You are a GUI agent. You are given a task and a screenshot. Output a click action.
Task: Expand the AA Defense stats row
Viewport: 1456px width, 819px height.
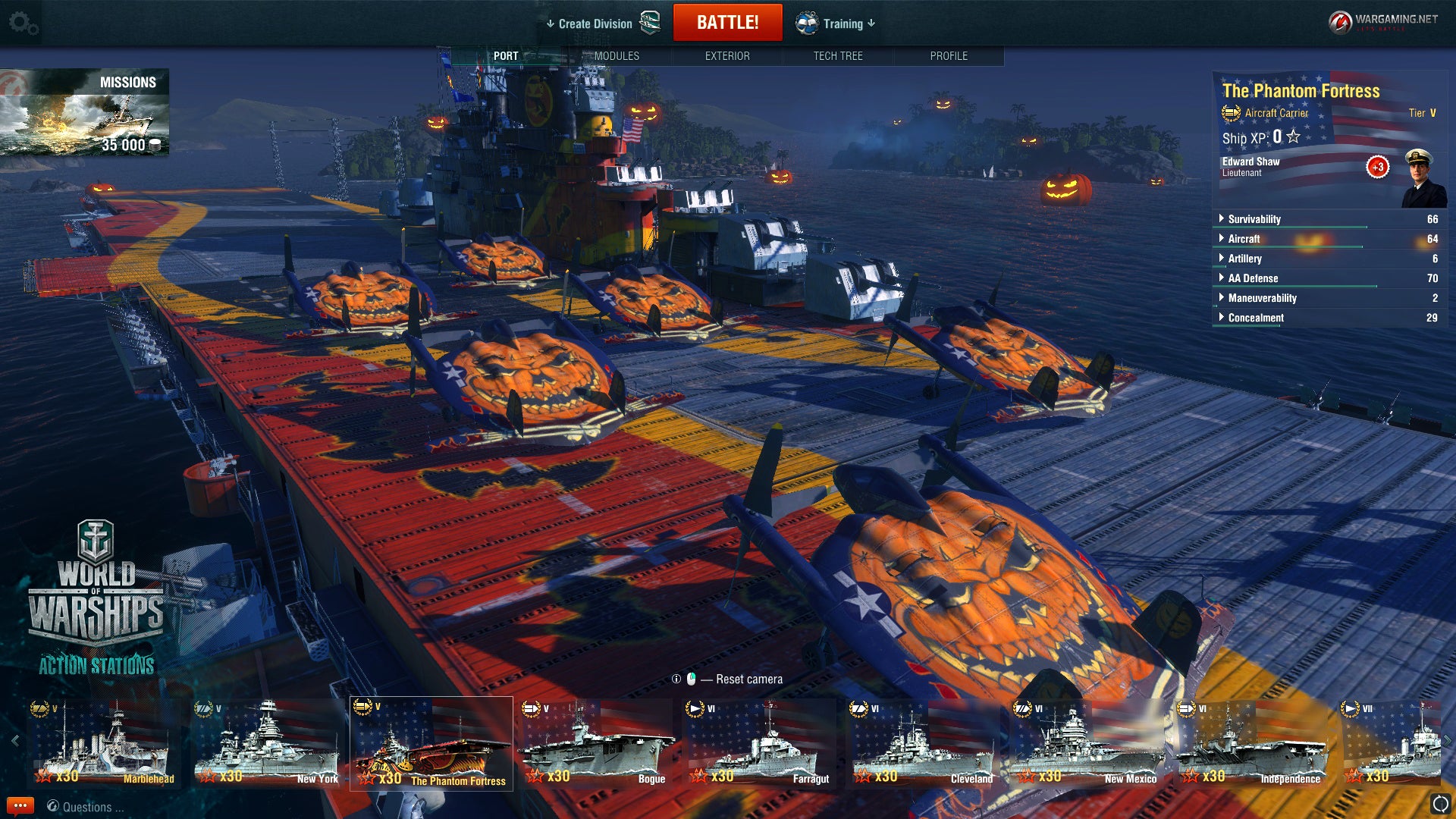tap(1253, 278)
